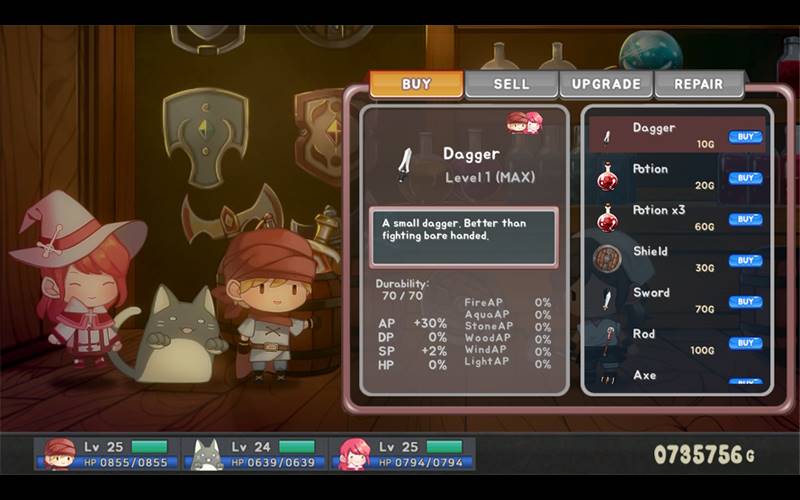Buy the Dagger for 10G

(x=745, y=137)
